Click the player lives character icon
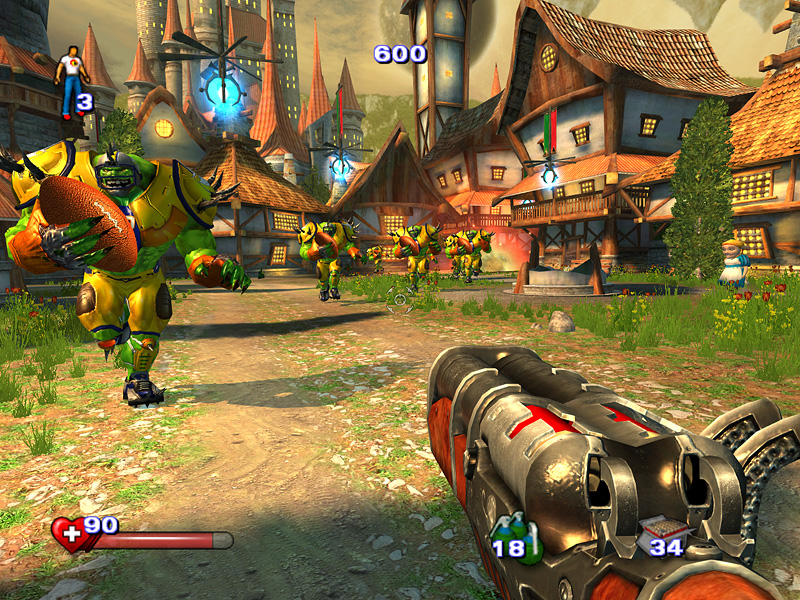Screen dimensions: 800x600 [x=69, y=80]
